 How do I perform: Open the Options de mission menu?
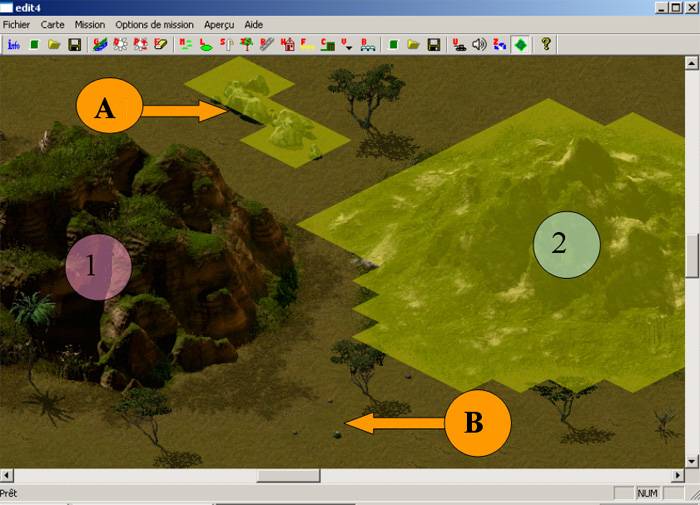tap(154, 24)
